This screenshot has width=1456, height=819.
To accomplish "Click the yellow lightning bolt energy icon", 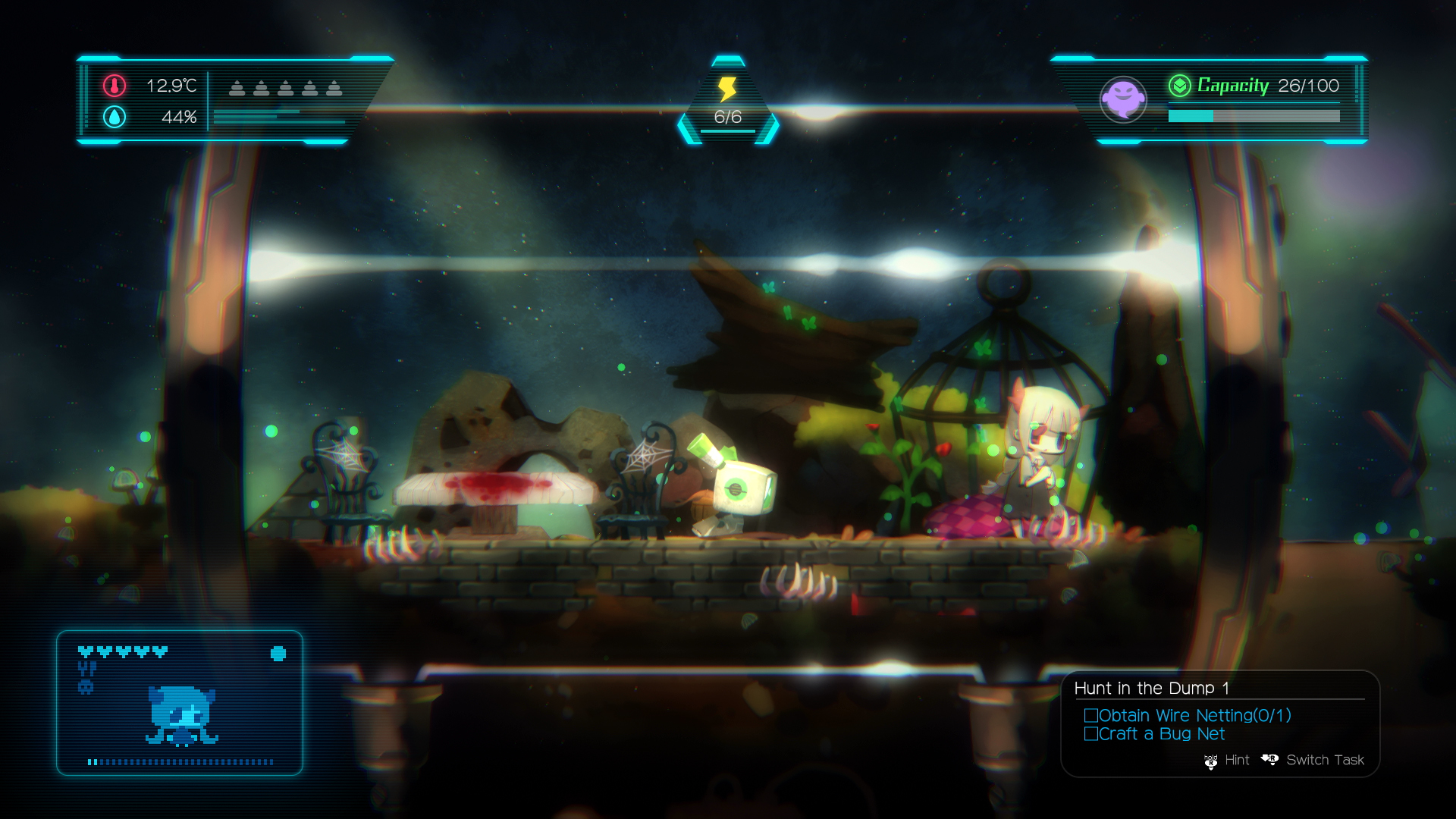I will tap(726, 87).
